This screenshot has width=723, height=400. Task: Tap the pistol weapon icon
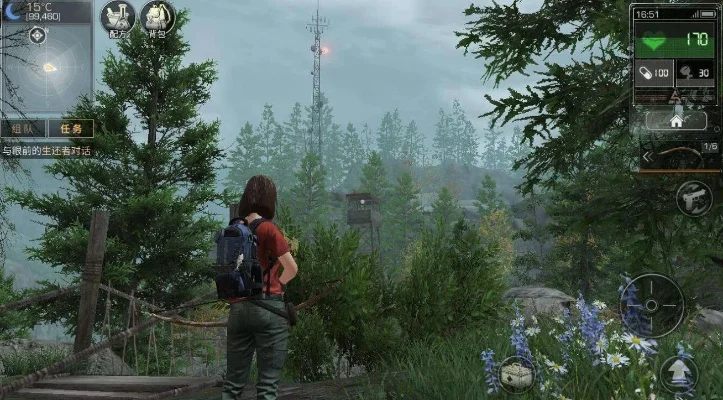point(693,199)
